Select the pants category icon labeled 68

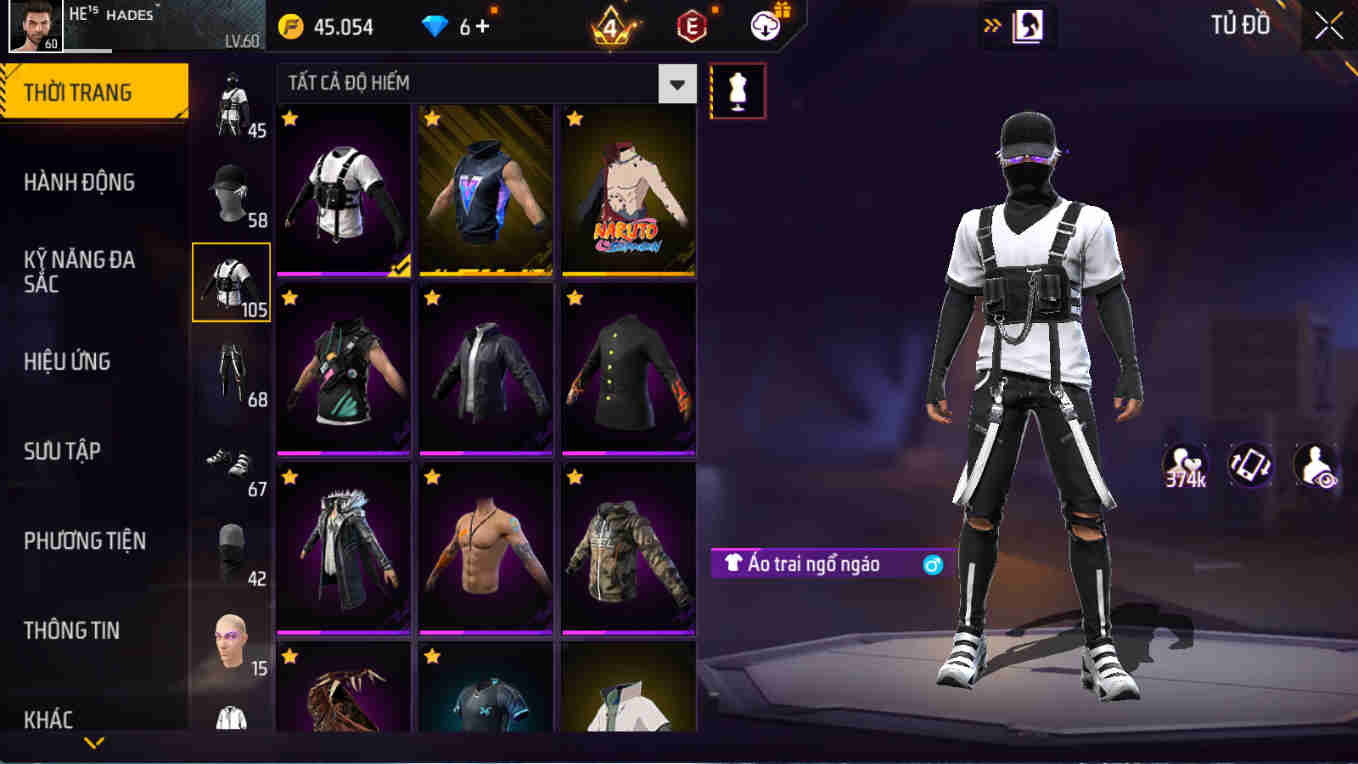231,370
